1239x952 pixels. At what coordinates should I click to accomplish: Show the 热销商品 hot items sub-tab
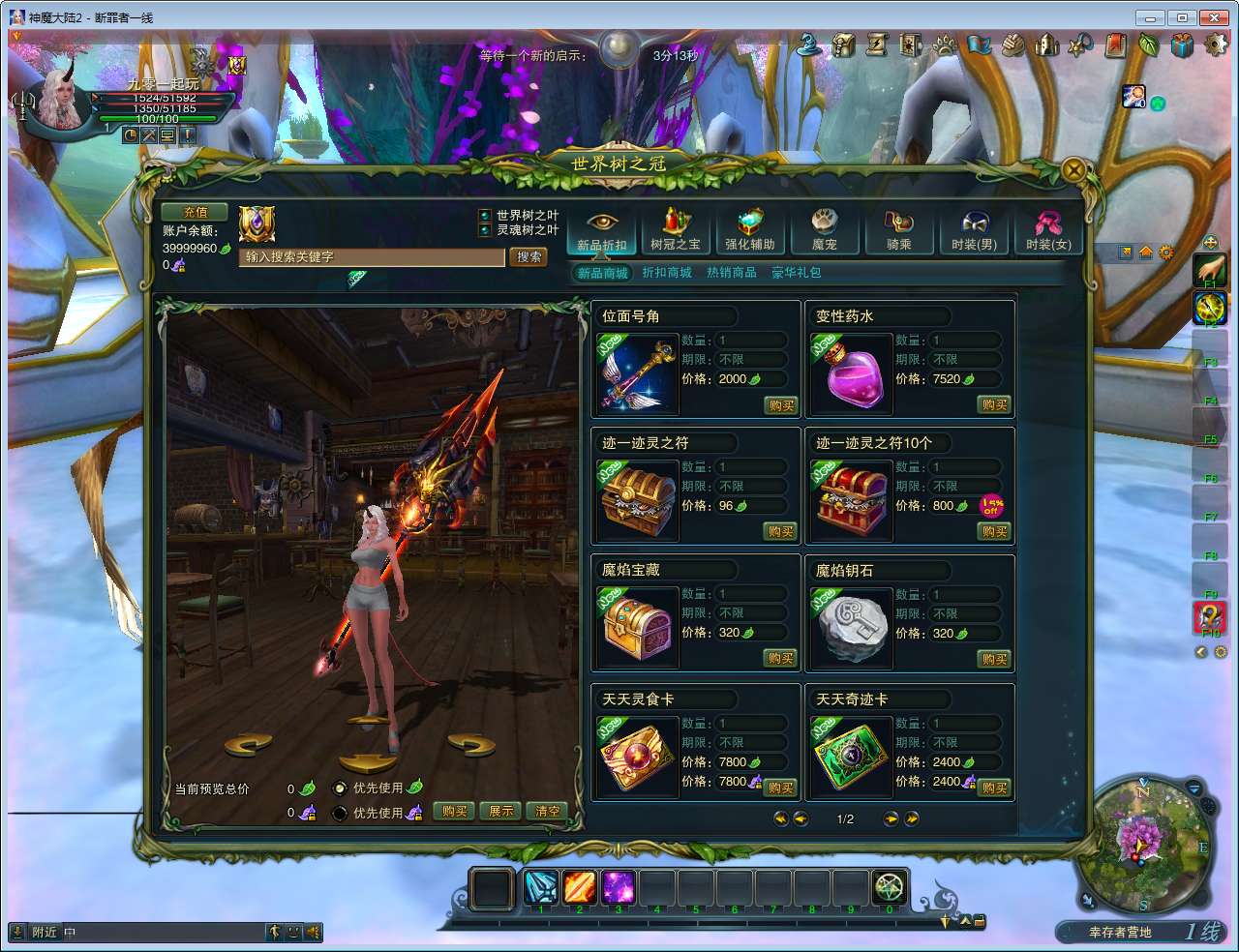pyautogui.click(x=732, y=273)
